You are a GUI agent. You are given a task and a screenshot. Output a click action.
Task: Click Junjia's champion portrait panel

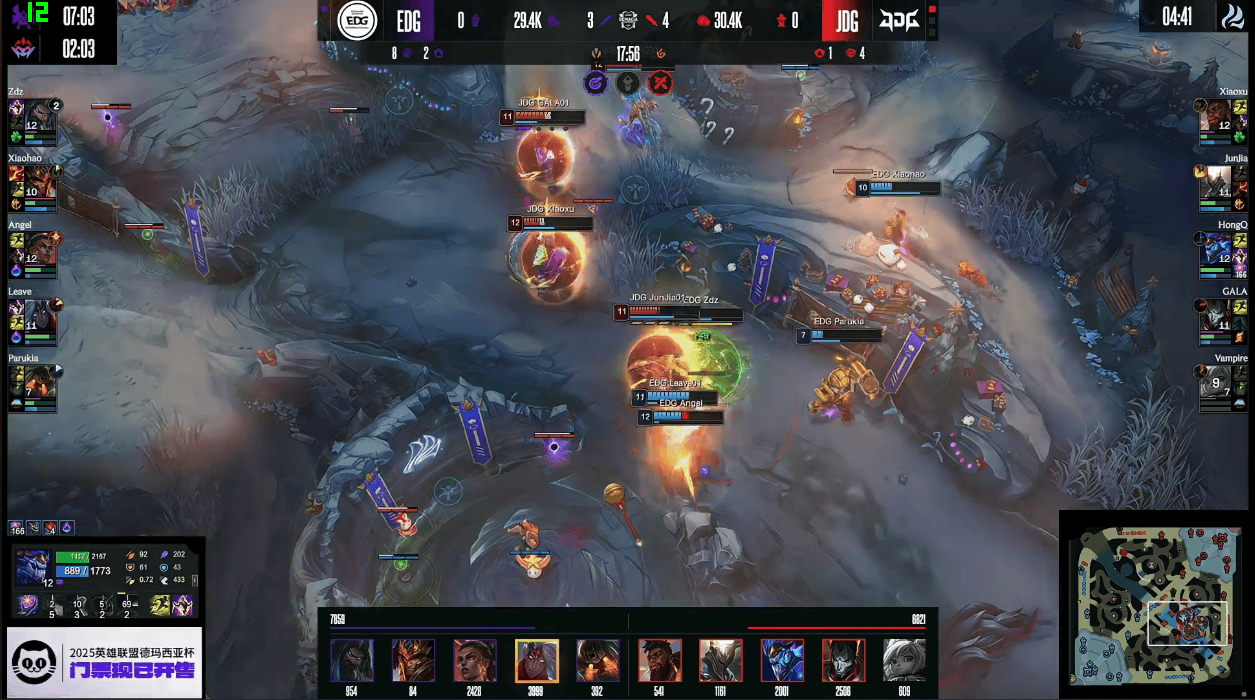pyautogui.click(x=1215, y=181)
